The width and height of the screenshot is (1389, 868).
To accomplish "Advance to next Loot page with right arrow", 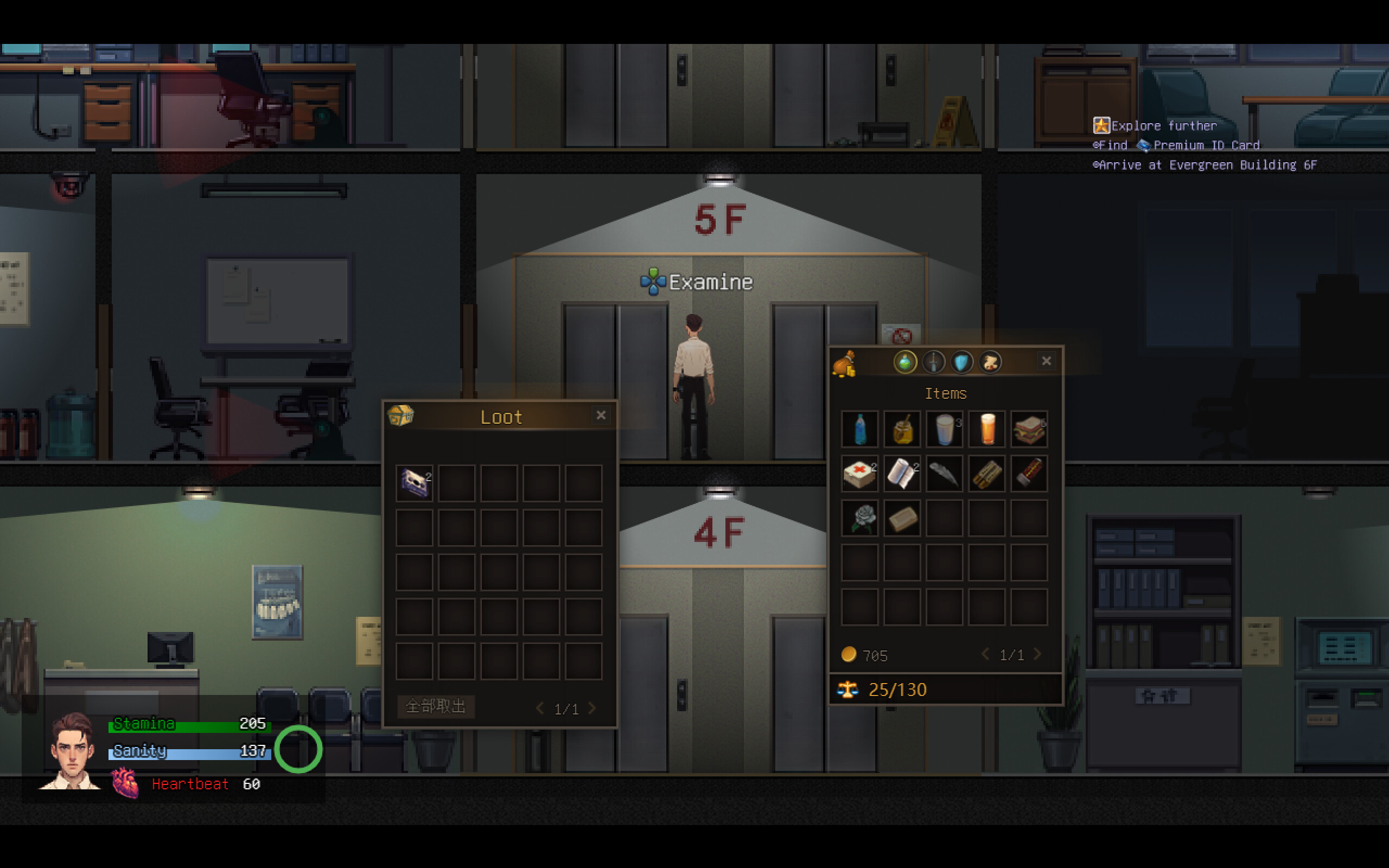I will pyautogui.click(x=592, y=708).
